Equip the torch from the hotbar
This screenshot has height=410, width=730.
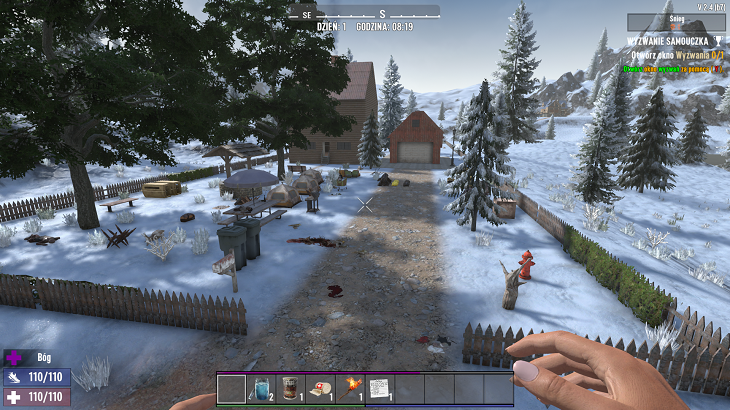pos(349,389)
